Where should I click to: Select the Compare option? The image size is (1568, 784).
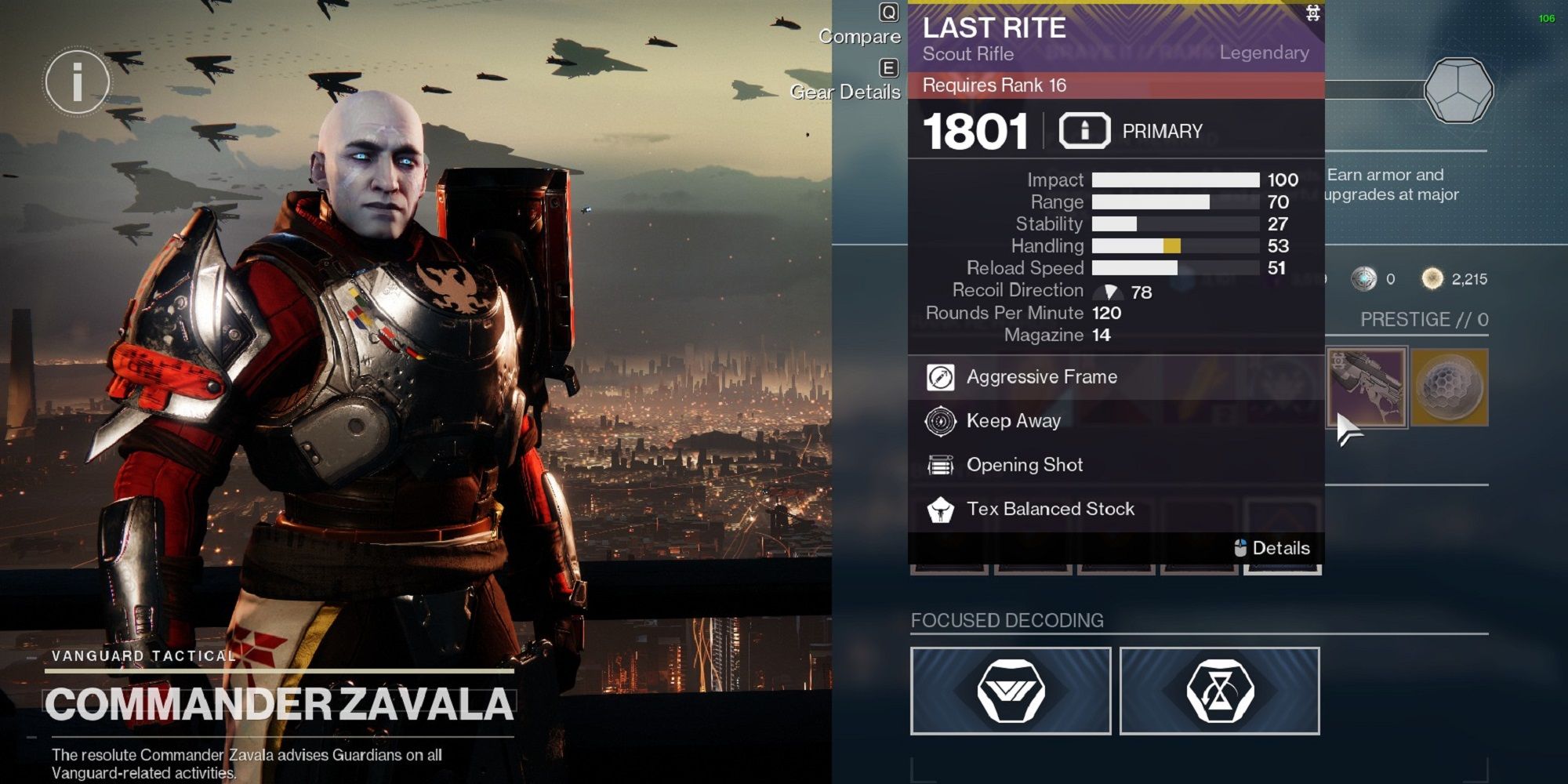tap(860, 36)
